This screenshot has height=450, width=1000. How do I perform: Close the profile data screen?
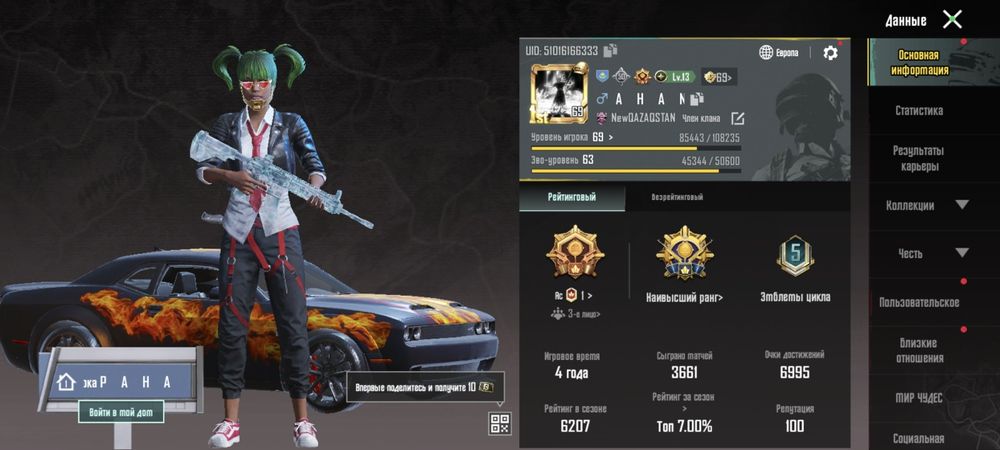tap(952, 19)
